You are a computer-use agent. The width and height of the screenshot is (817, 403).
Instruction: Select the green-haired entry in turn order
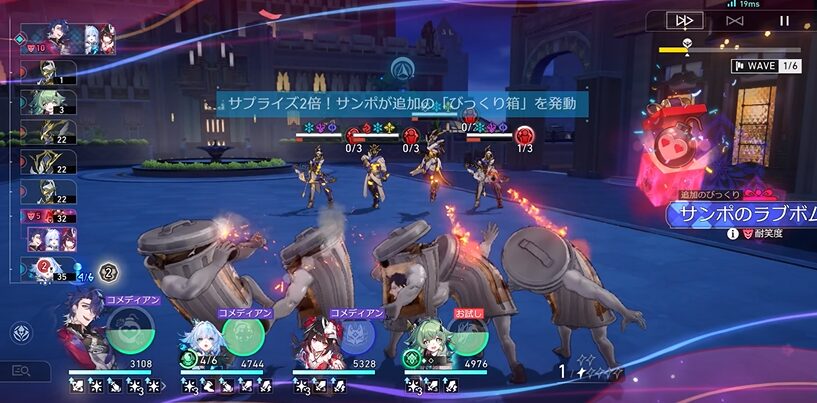coord(47,102)
